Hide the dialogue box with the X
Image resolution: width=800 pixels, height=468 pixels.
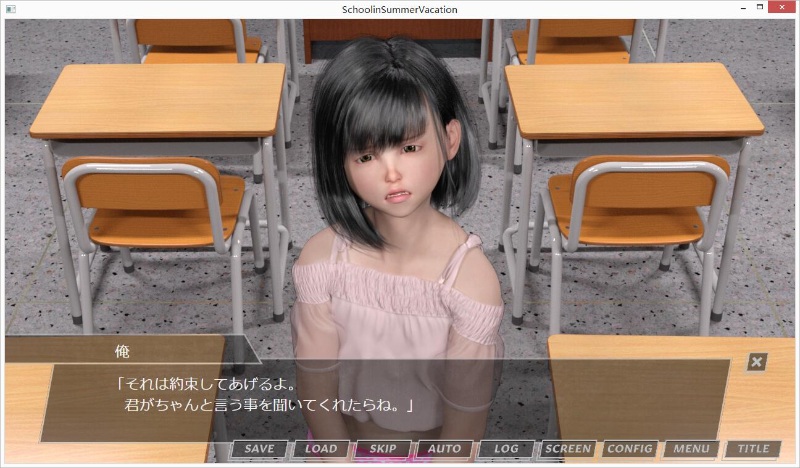point(757,362)
